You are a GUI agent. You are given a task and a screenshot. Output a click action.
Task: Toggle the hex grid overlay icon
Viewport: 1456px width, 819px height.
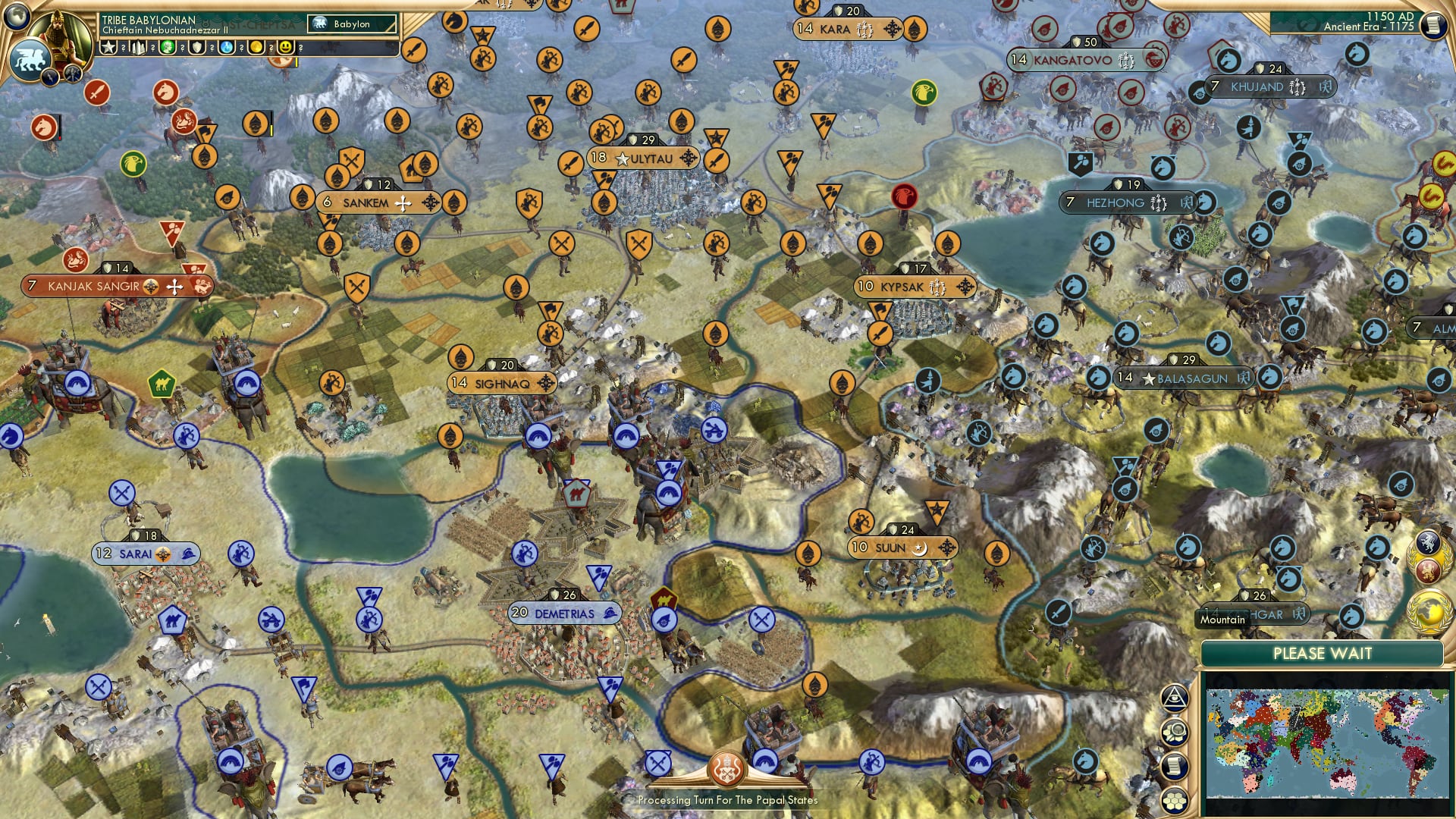1175,799
